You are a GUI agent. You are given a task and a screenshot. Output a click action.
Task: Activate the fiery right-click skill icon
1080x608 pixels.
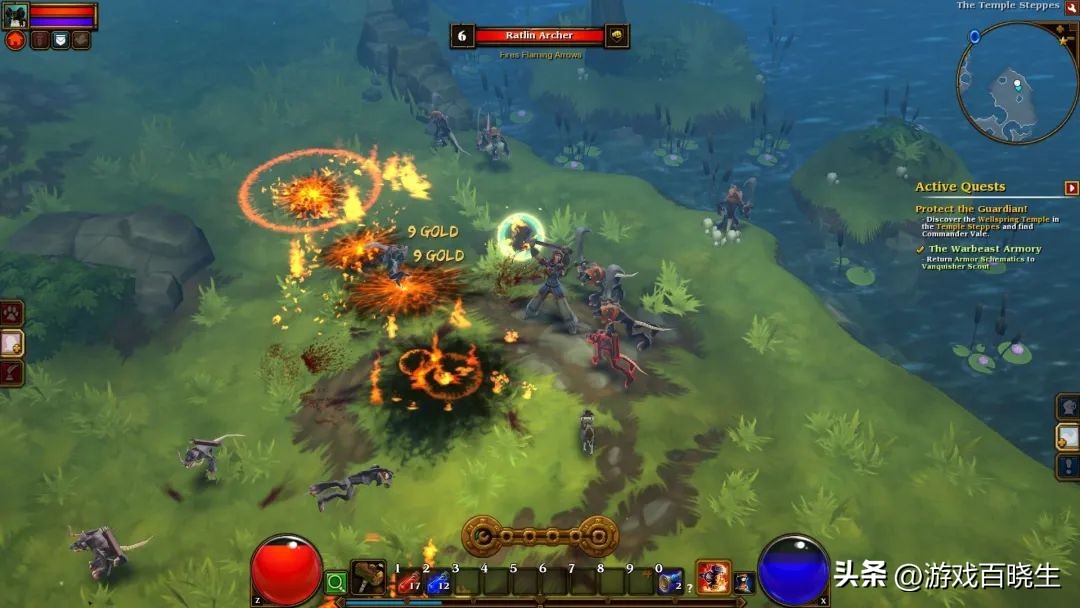pyautogui.click(x=713, y=577)
